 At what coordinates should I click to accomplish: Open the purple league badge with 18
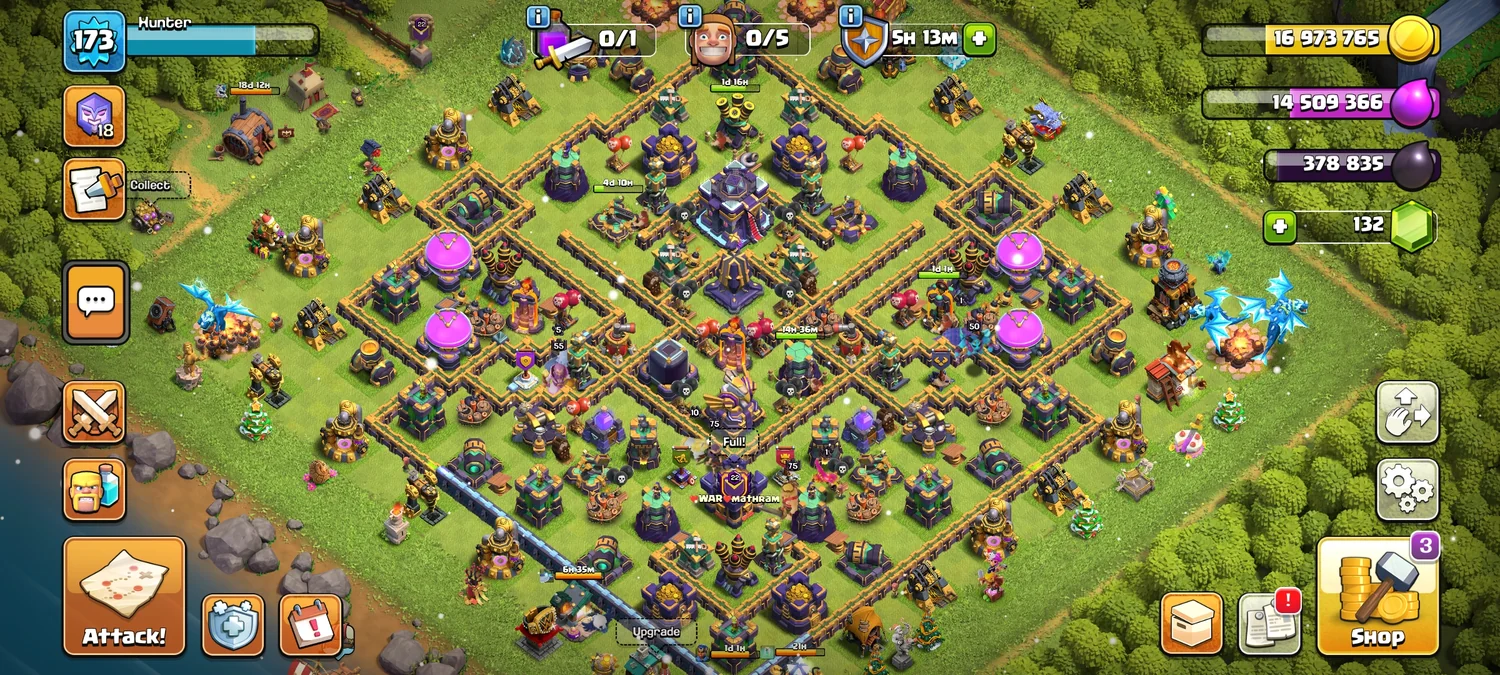click(95, 116)
